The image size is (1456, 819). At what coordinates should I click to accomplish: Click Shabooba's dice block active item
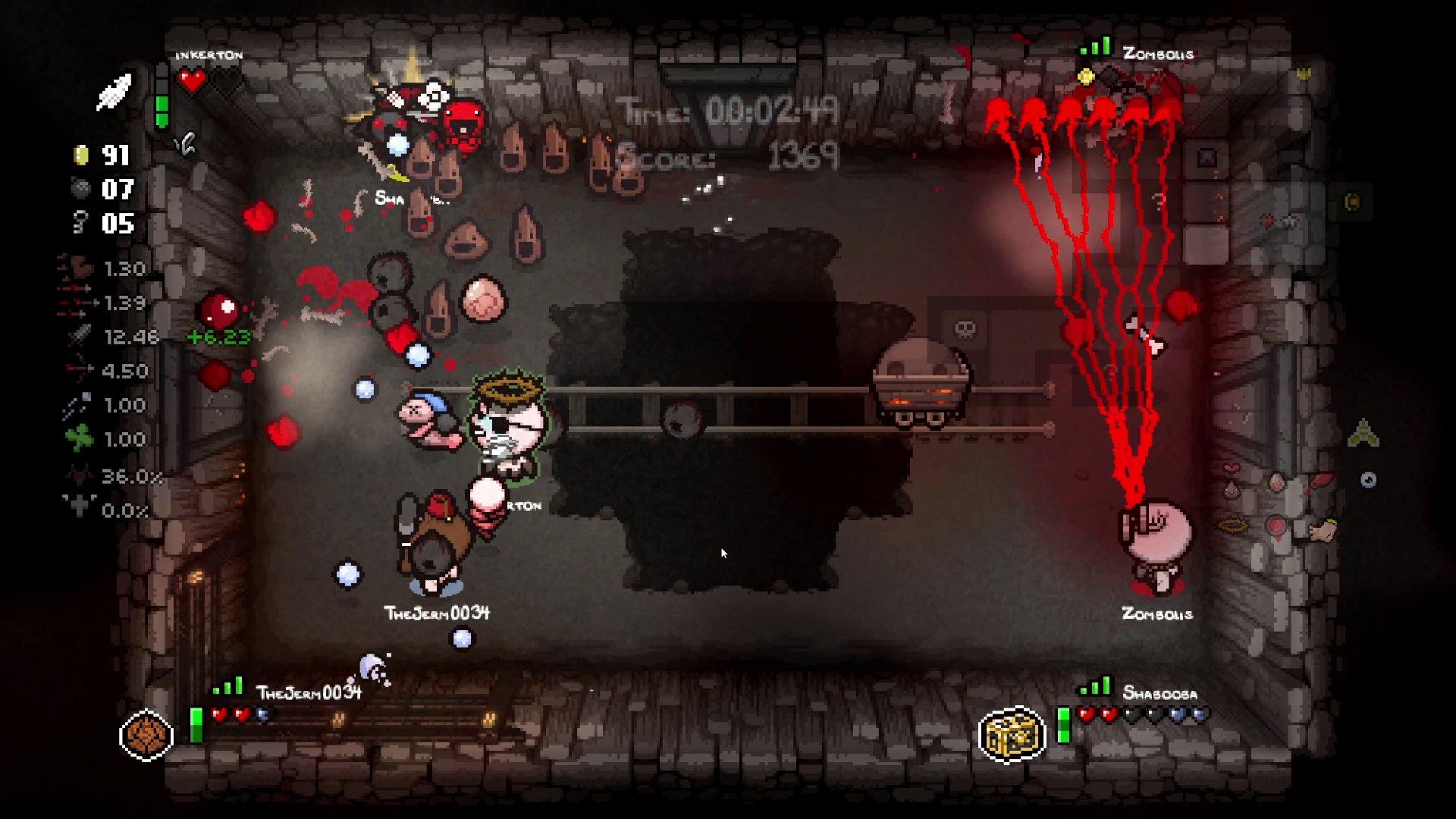click(x=1016, y=734)
